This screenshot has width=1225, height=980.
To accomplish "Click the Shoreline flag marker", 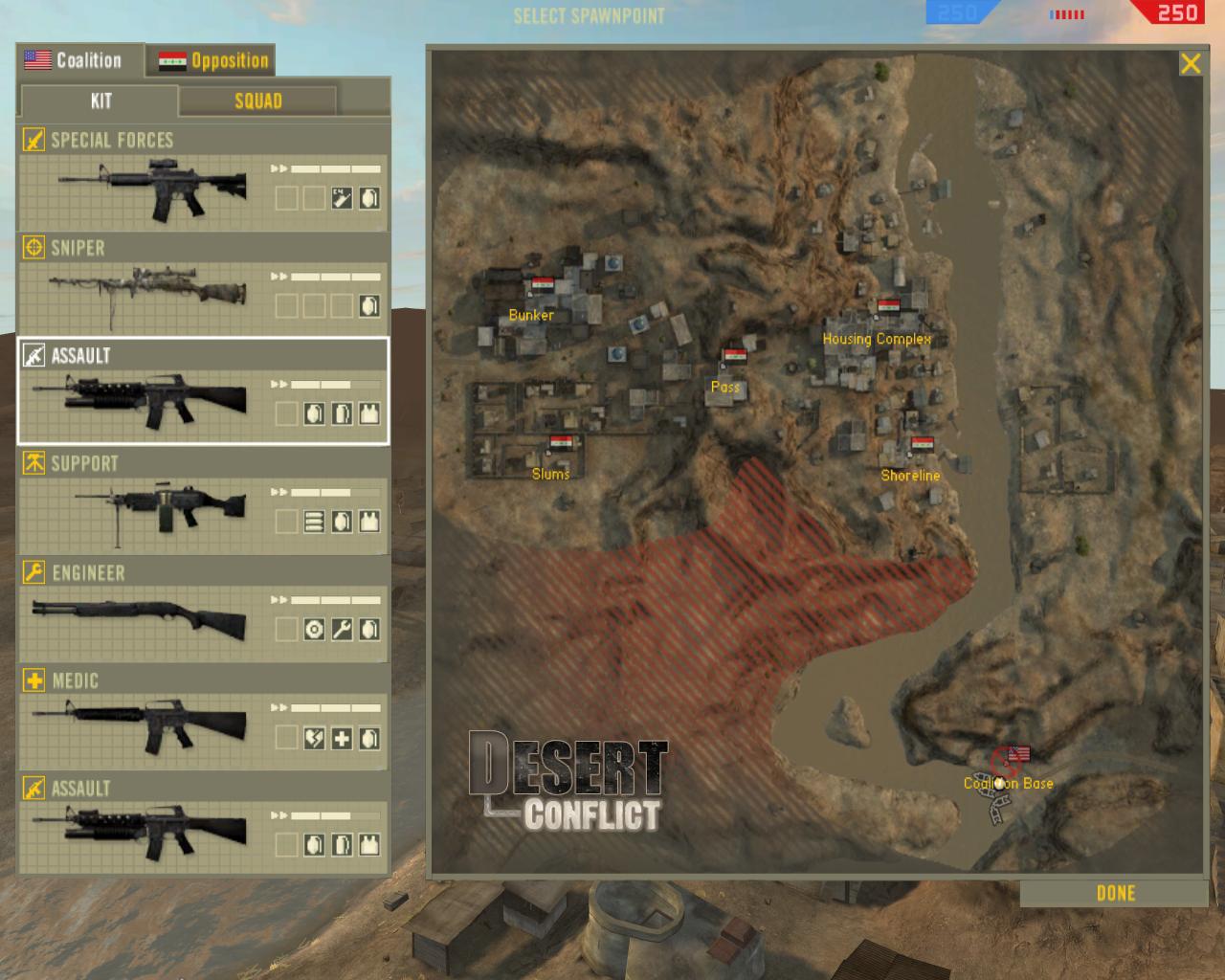I will (922, 444).
